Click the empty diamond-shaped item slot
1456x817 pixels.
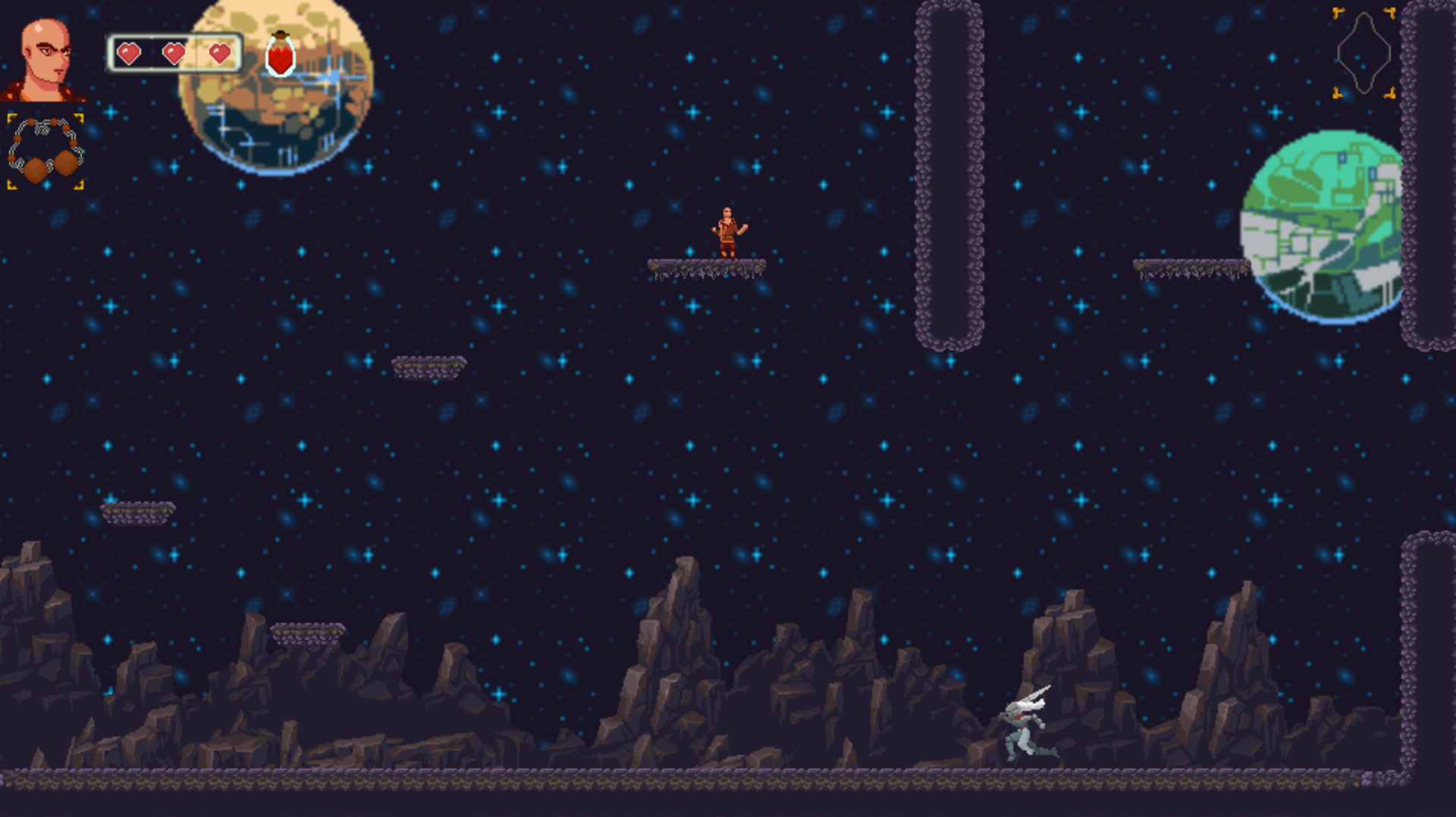1364,53
